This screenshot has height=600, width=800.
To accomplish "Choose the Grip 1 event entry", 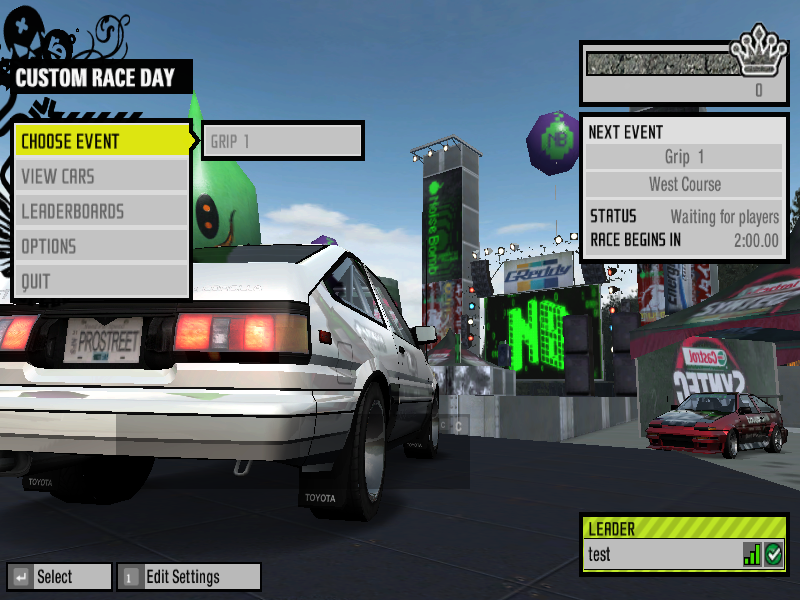I will [x=282, y=141].
